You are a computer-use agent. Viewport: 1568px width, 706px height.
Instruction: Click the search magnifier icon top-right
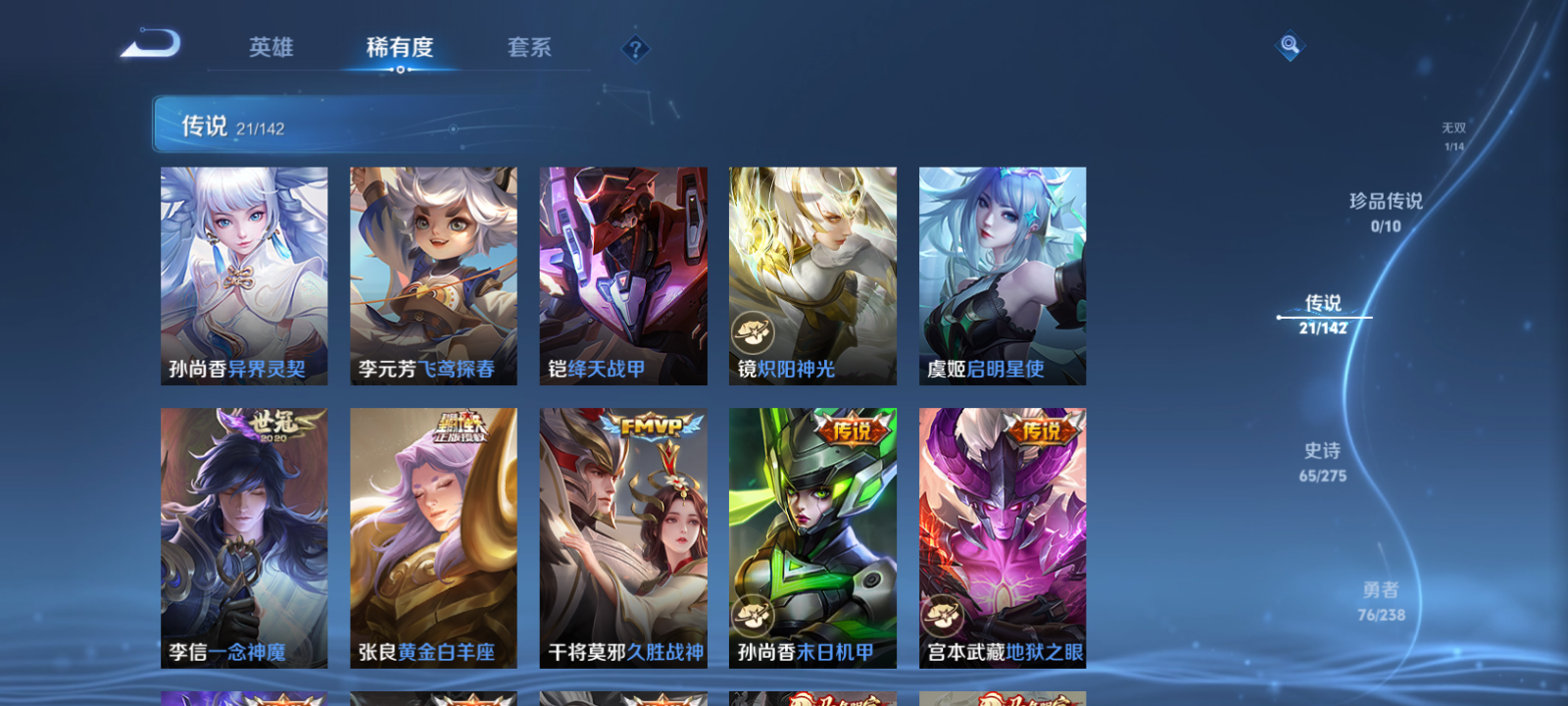pos(1288,43)
